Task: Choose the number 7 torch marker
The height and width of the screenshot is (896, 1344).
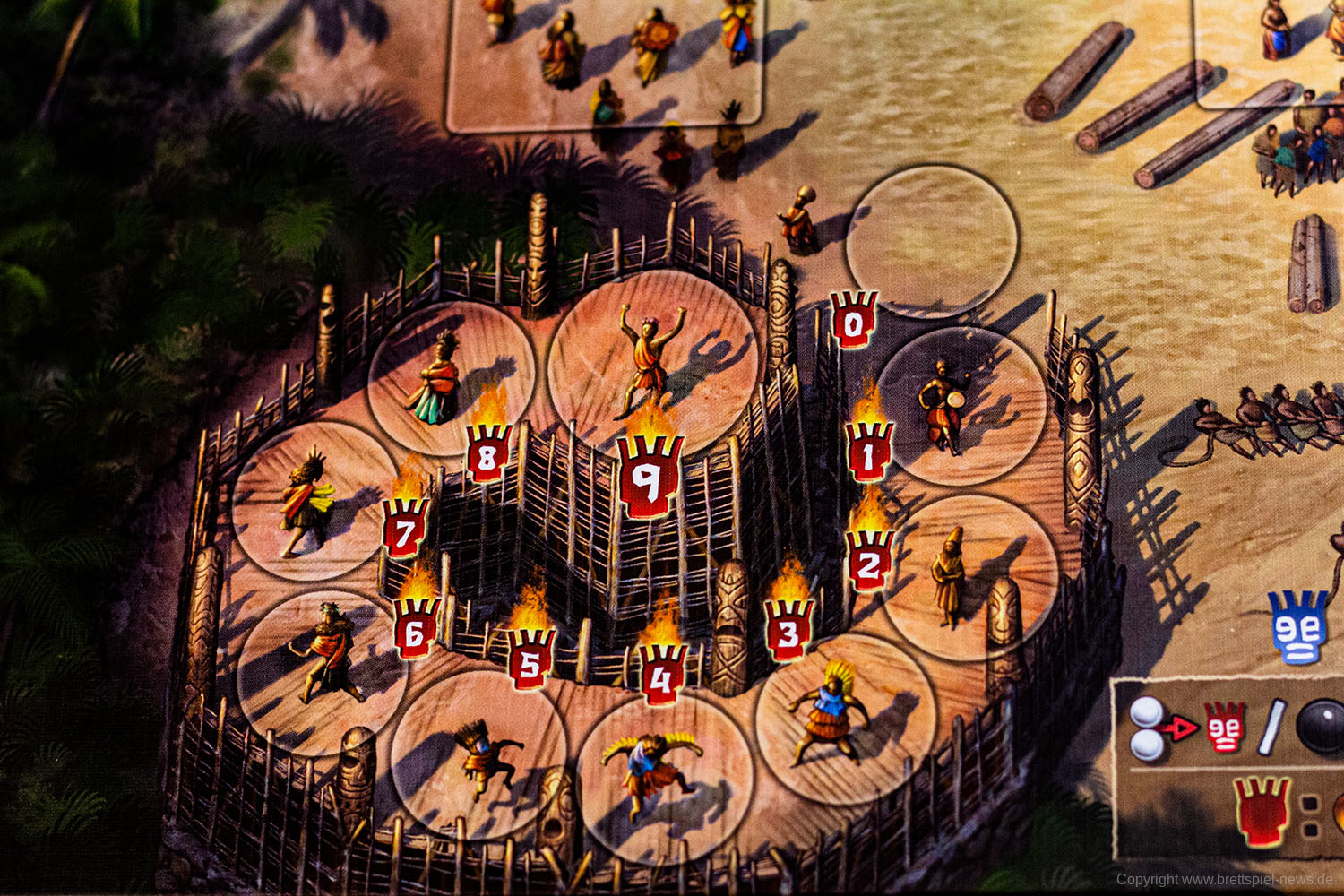Action: pyautogui.click(x=405, y=531)
